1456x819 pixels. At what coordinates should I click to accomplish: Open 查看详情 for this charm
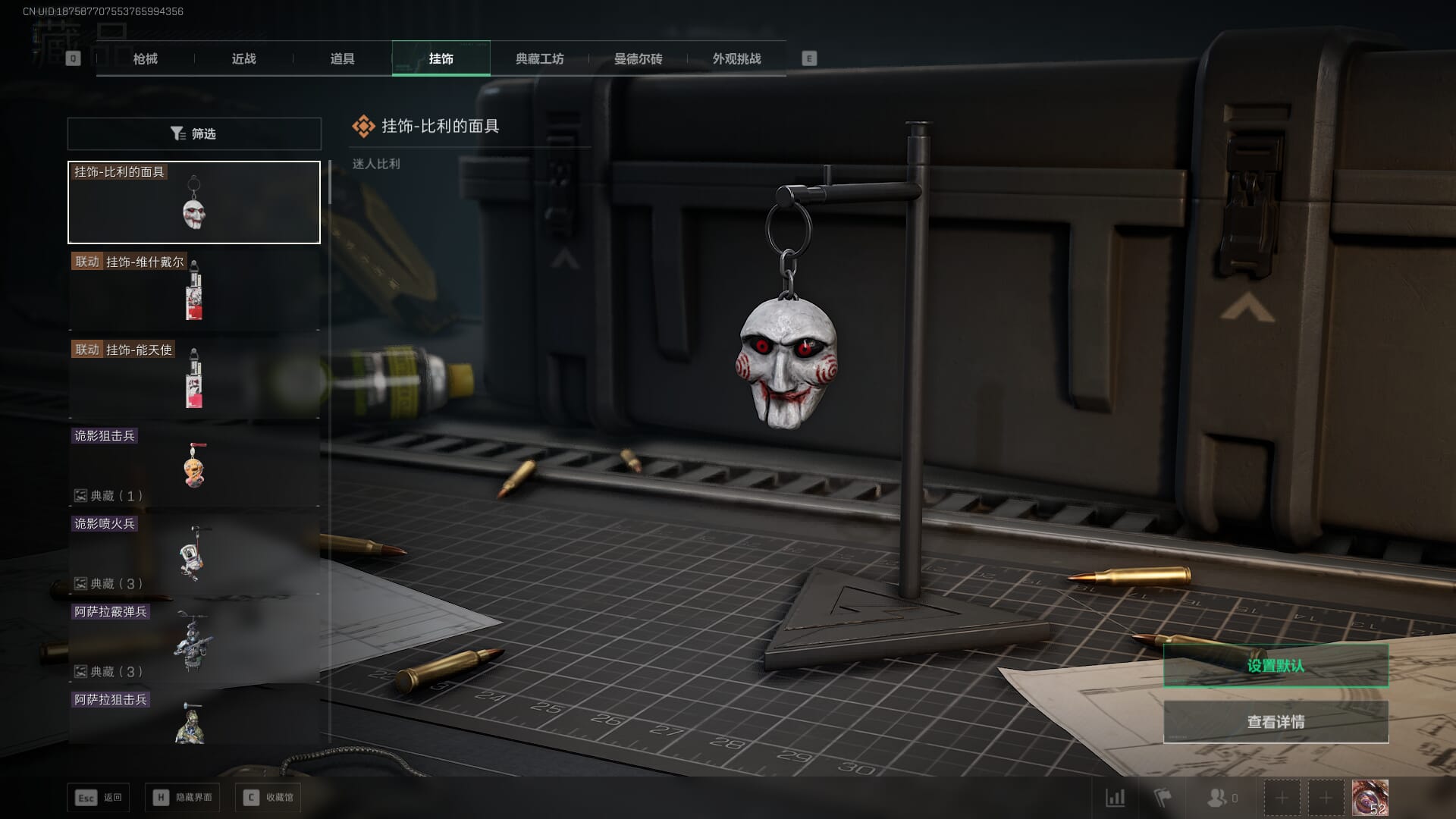click(1276, 722)
